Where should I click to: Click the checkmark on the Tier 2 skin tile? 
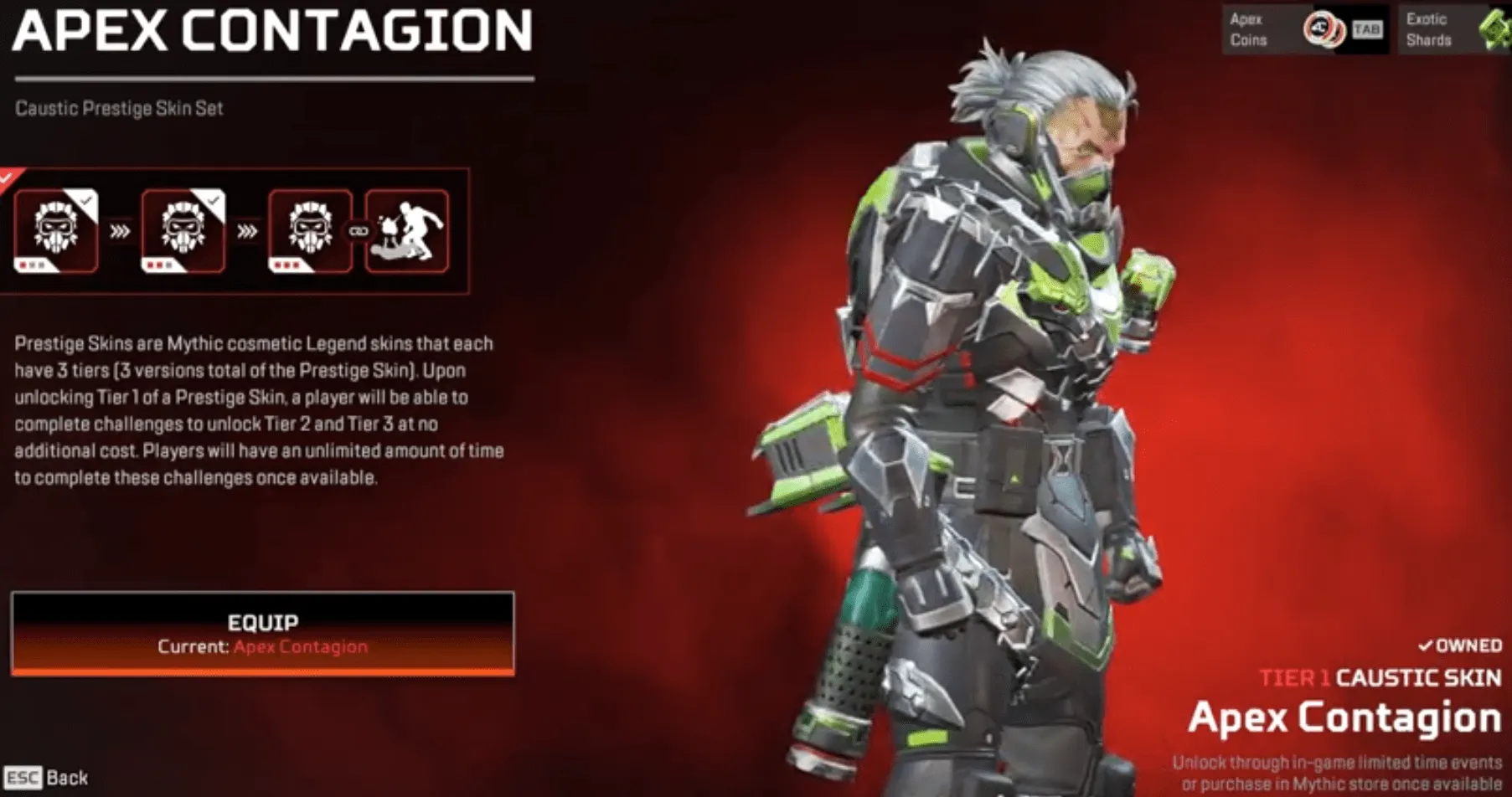point(213,201)
